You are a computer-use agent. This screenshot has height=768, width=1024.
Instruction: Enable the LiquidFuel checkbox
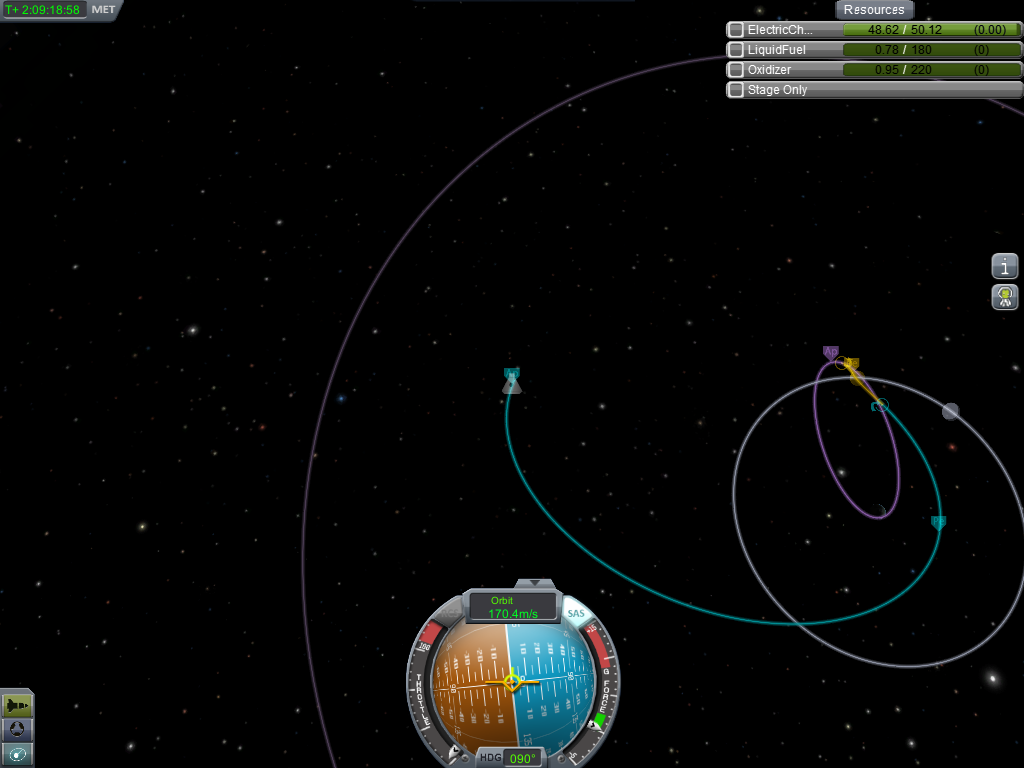tap(736, 50)
